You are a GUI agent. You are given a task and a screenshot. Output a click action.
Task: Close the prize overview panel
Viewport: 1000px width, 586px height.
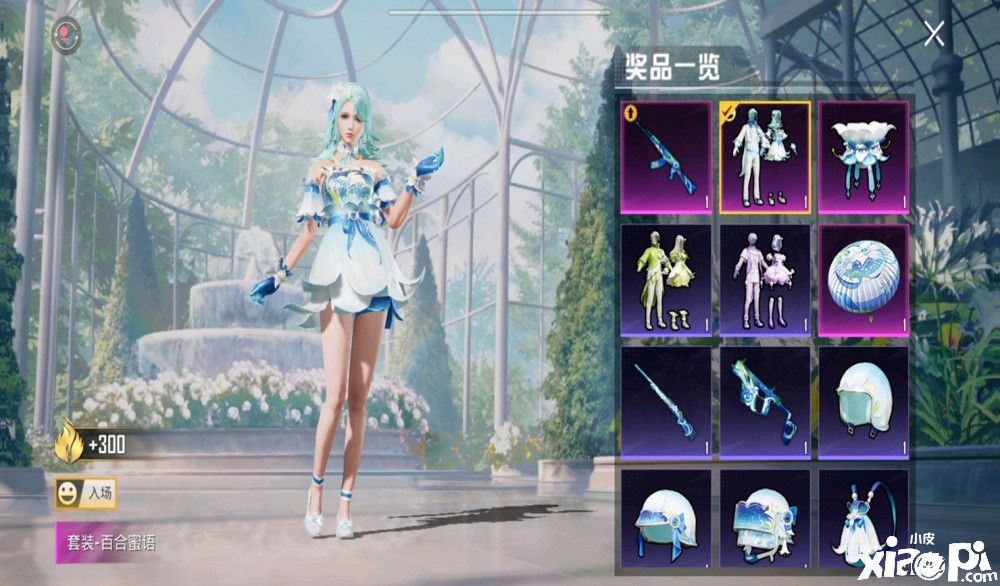click(934, 35)
